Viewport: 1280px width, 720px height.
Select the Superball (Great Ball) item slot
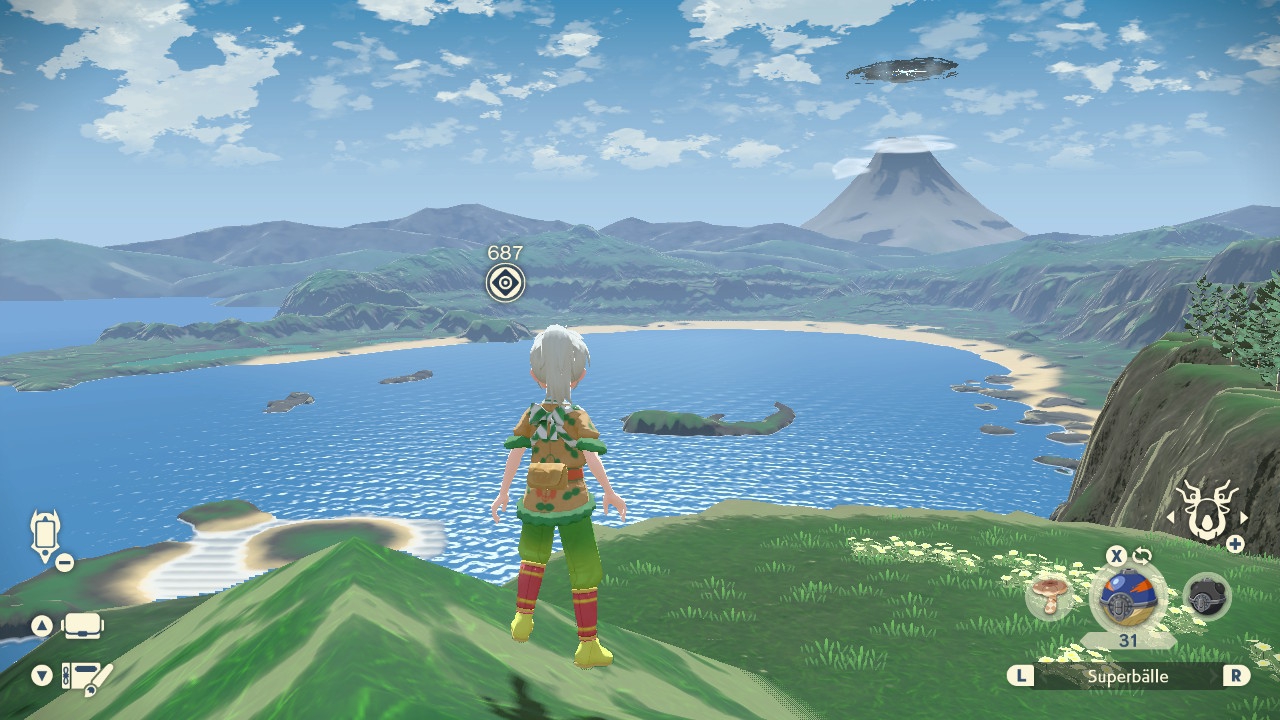[1127, 597]
